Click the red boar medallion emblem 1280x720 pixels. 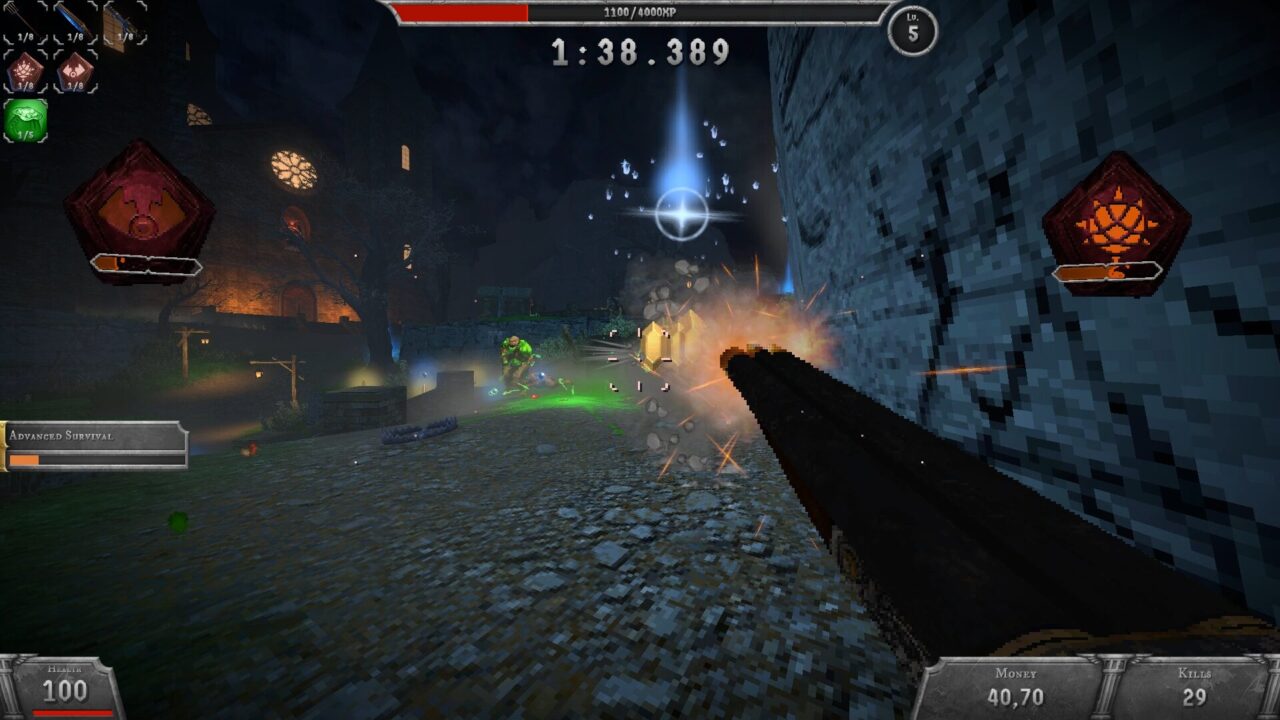[133, 207]
